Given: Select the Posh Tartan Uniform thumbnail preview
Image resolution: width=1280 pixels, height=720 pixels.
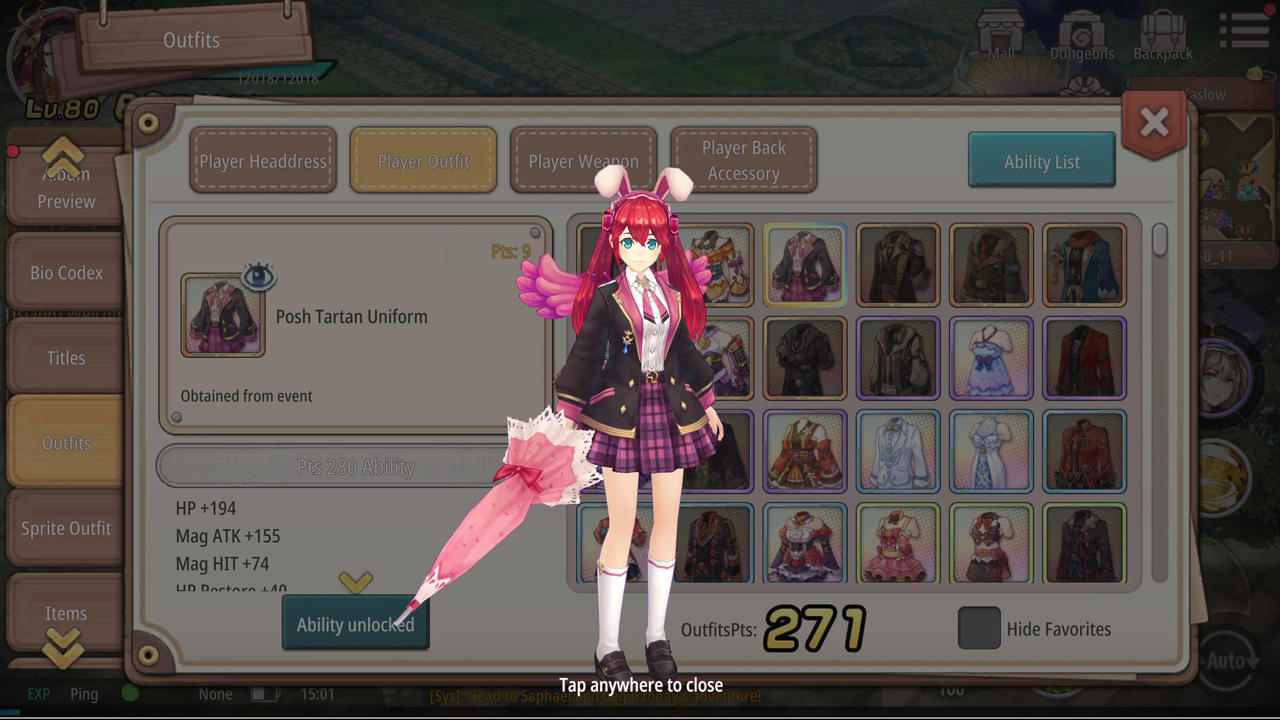Looking at the screenshot, I should click(x=222, y=316).
